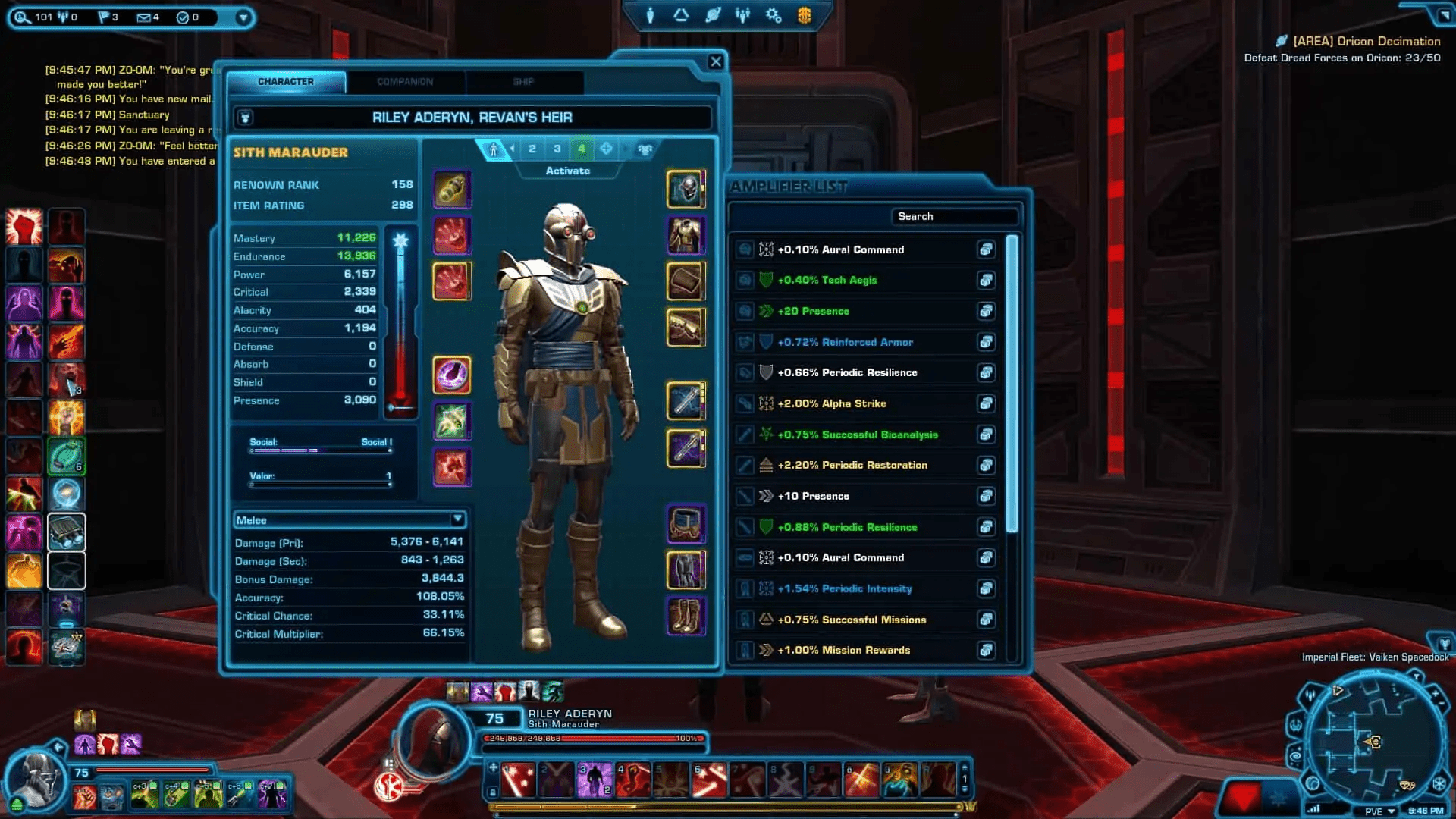The height and width of the screenshot is (819, 1456).
Task: Open mission log via the flag icon
Action: [x=104, y=17]
